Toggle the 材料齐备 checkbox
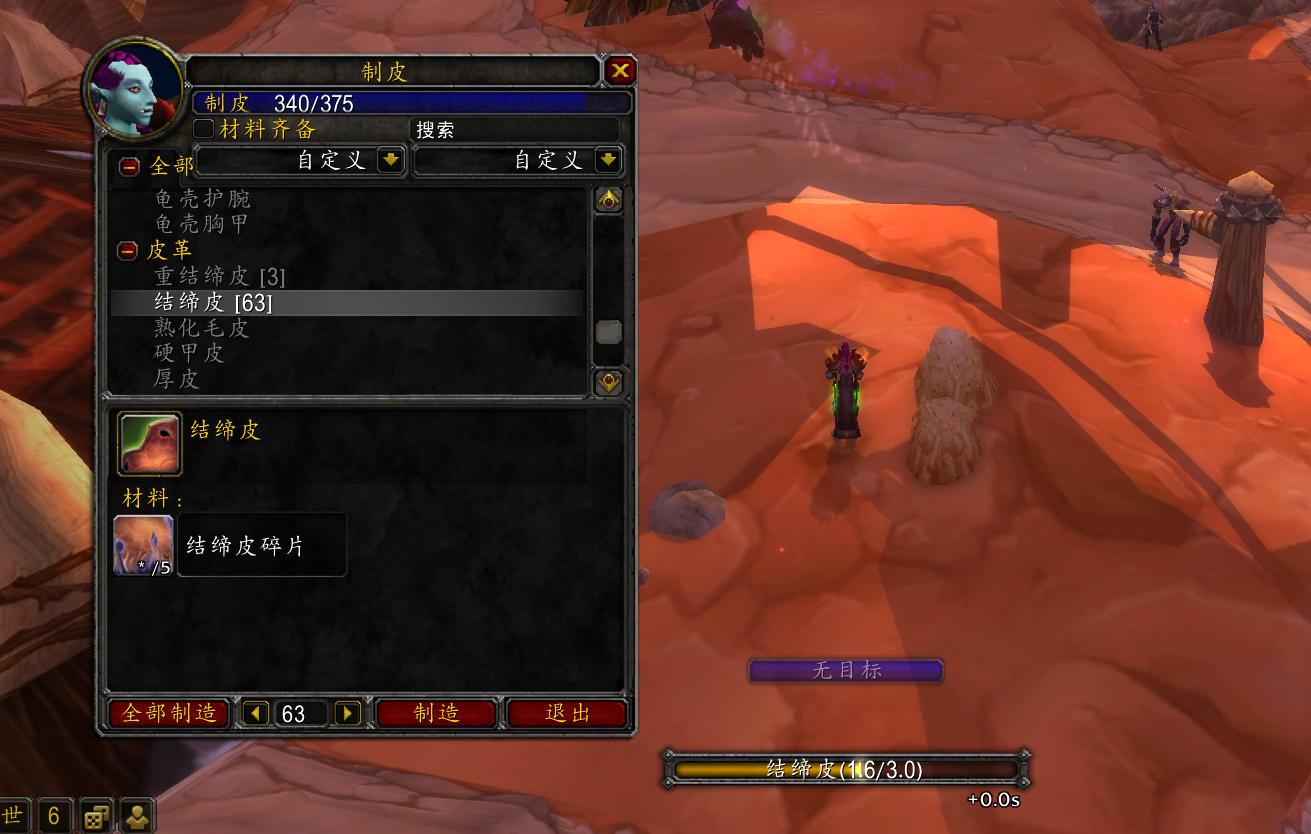The image size is (1311, 834). [204, 129]
